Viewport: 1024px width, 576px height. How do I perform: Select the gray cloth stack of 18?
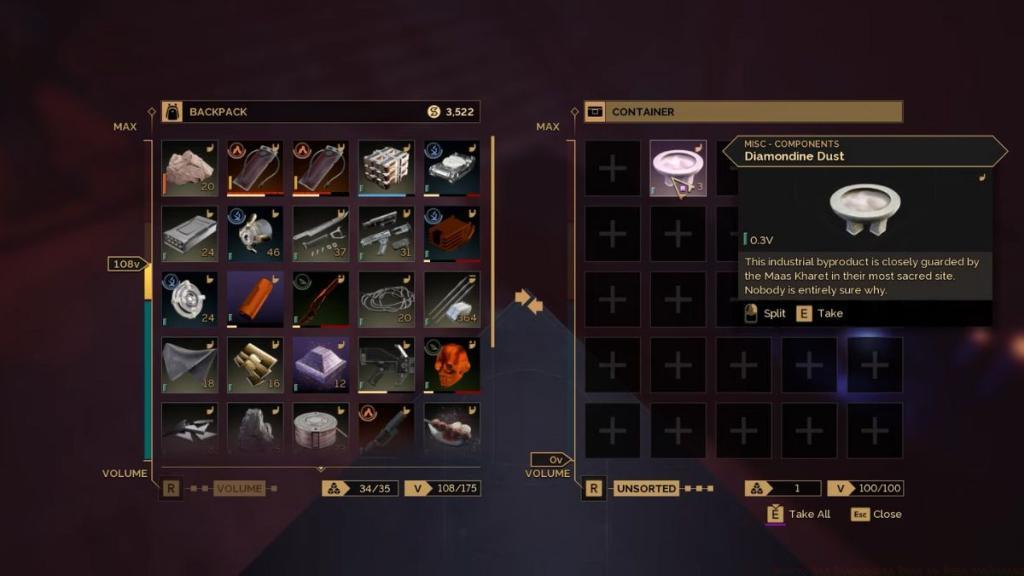pyautogui.click(x=189, y=365)
